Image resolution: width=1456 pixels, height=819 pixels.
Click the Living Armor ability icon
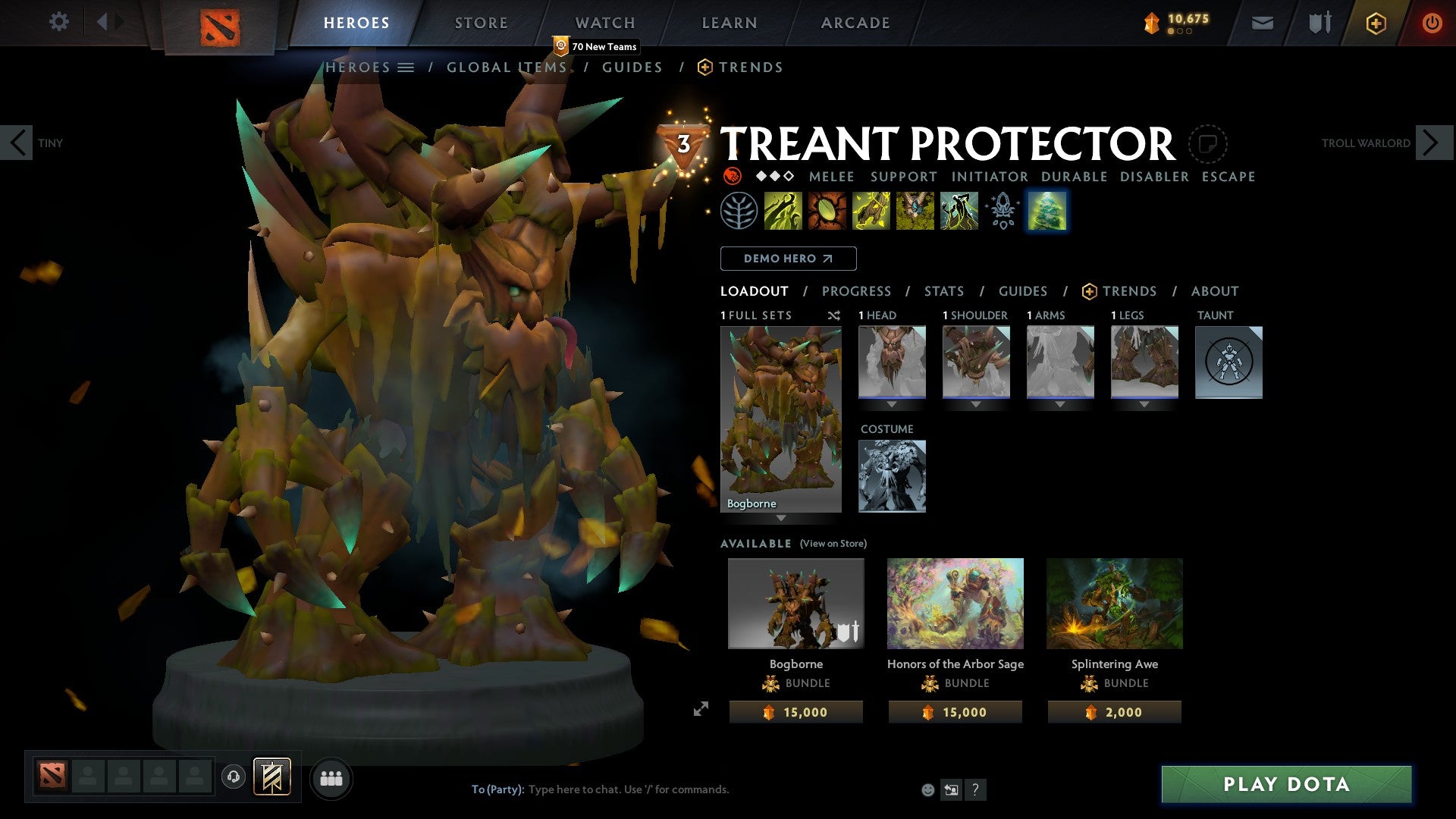click(870, 211)
